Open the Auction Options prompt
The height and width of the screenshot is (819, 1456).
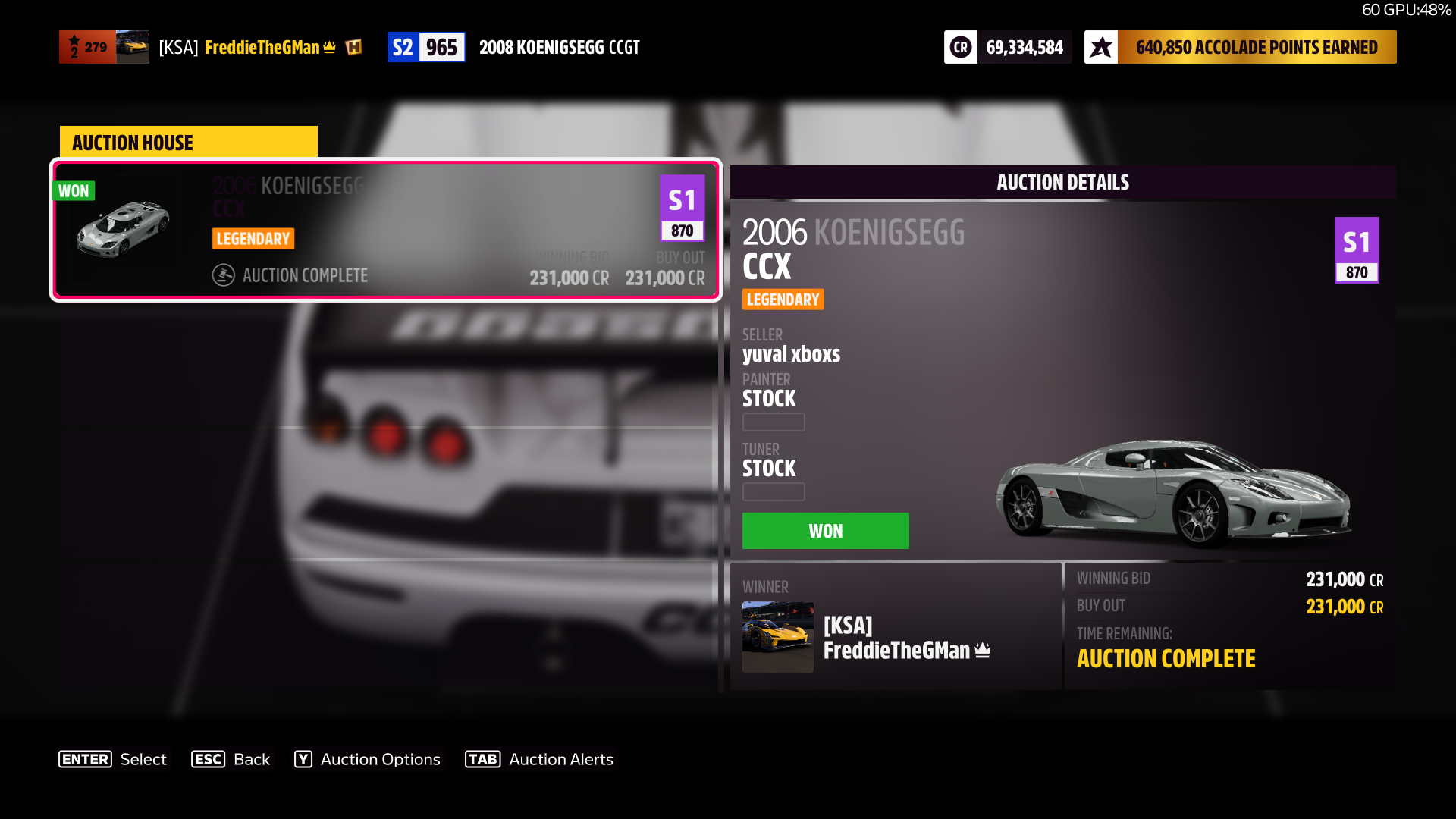coord(367,759)
